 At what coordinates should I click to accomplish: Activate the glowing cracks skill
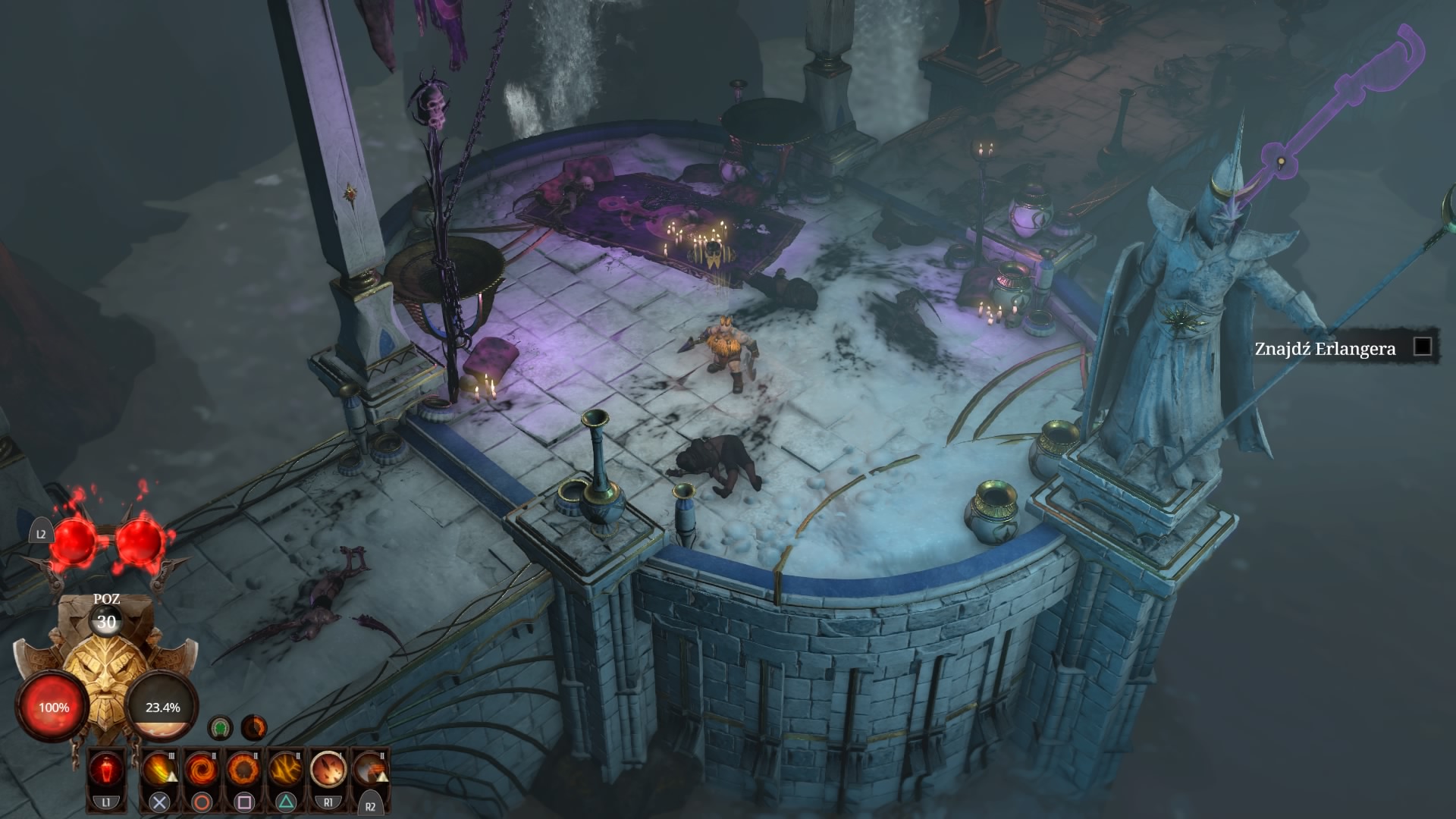coord(286,770)
